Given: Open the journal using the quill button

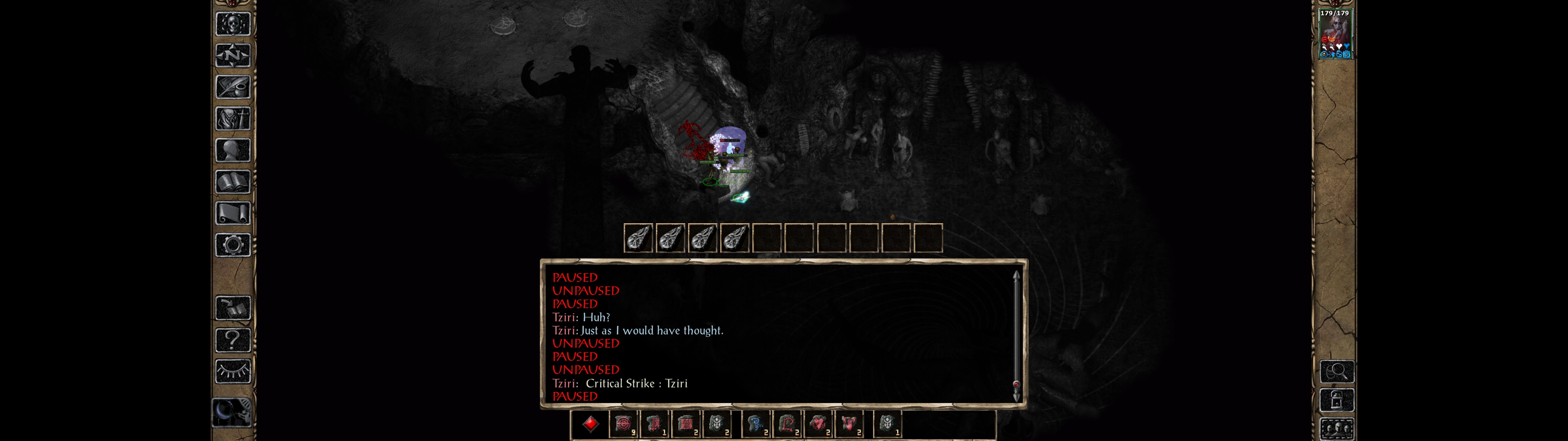Looking at the screenshot, I should (232, 87).
